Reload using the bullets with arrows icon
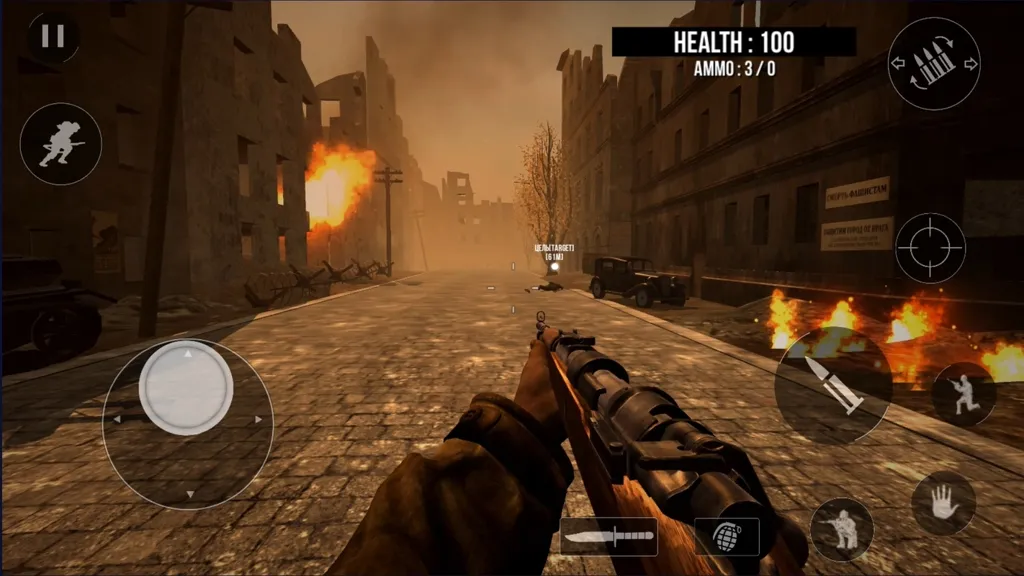Screen dimensions: 1024x576 coord(934,64)
